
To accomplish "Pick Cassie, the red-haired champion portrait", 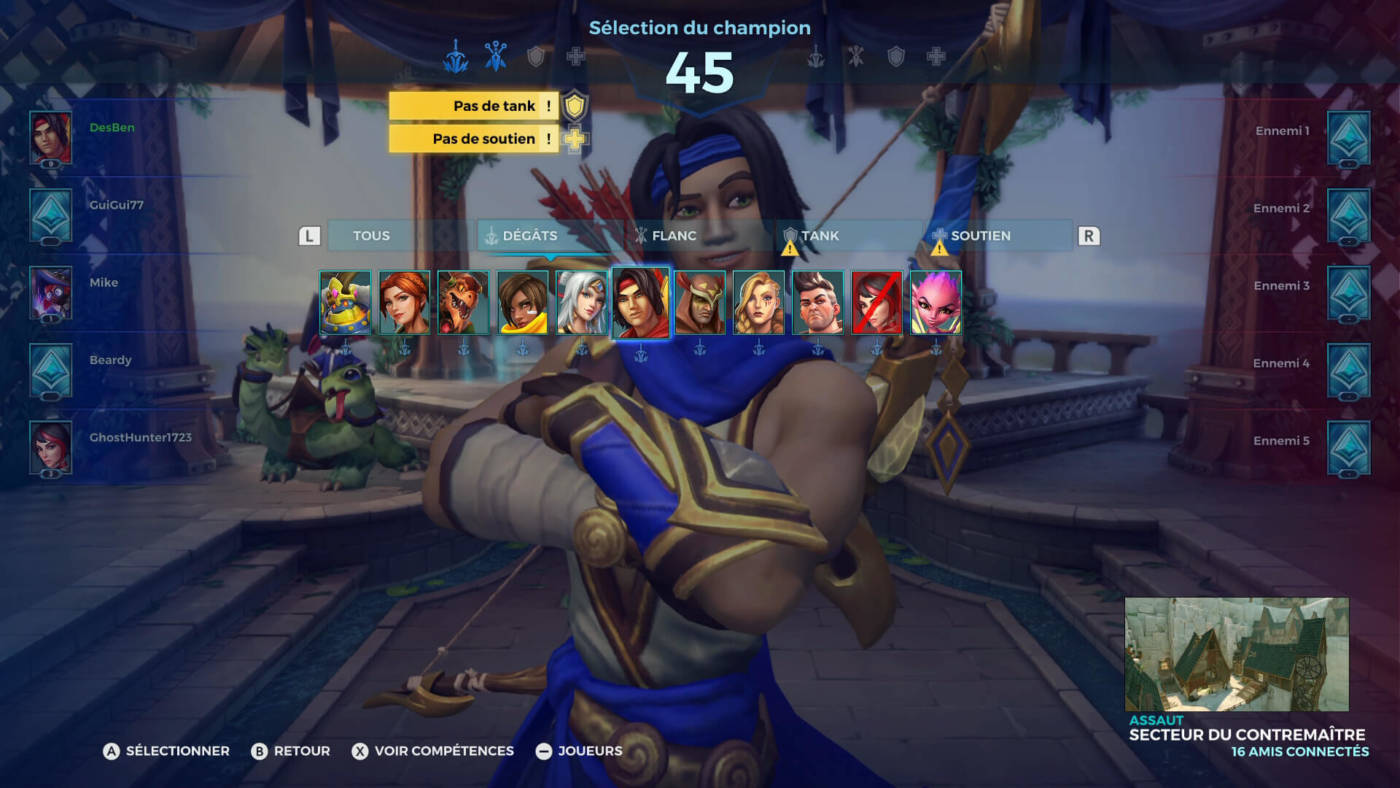I will click(x=404, y=302).
